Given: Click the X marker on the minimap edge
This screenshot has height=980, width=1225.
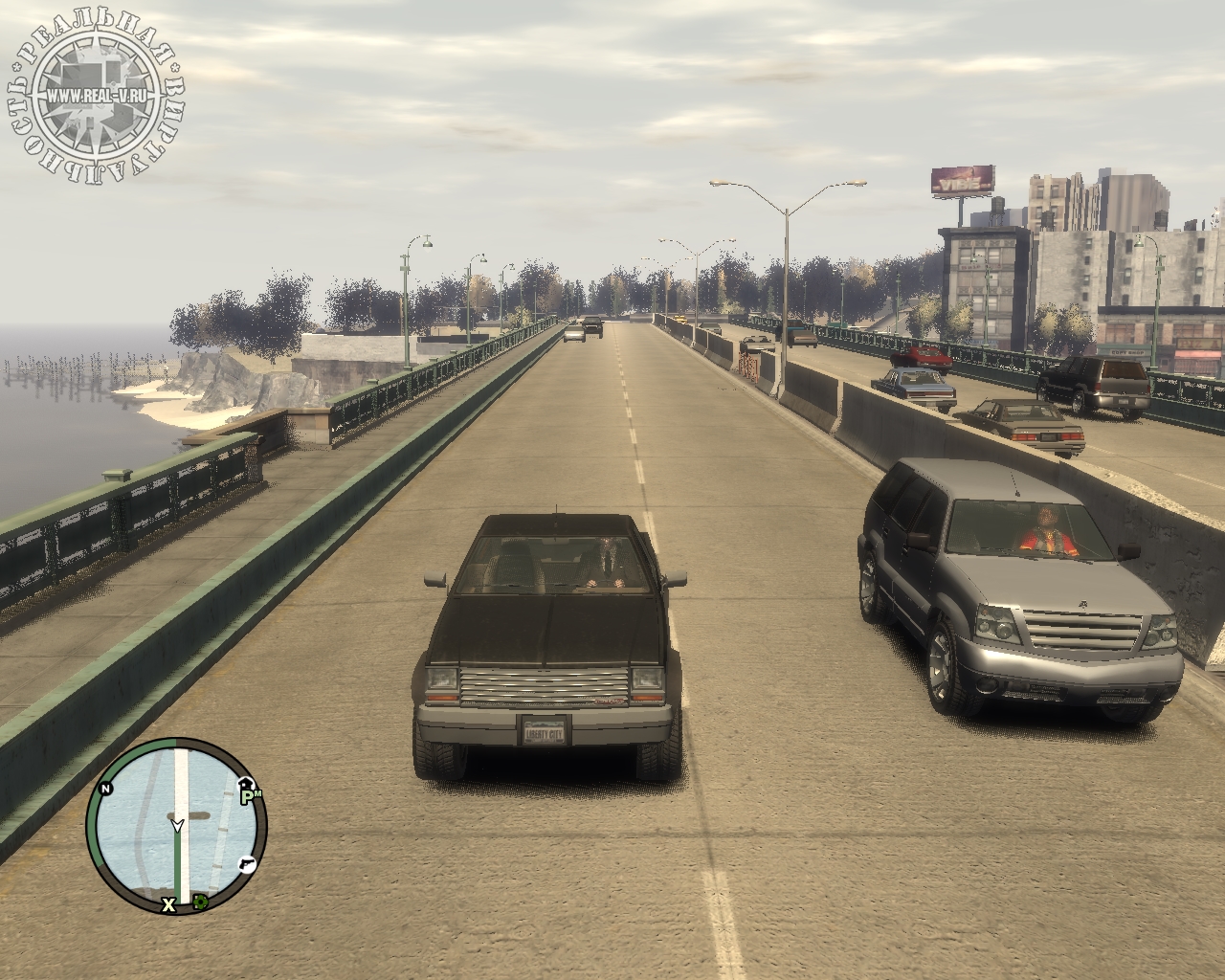Looking at the screenshot, I should [x=168, y=903].
